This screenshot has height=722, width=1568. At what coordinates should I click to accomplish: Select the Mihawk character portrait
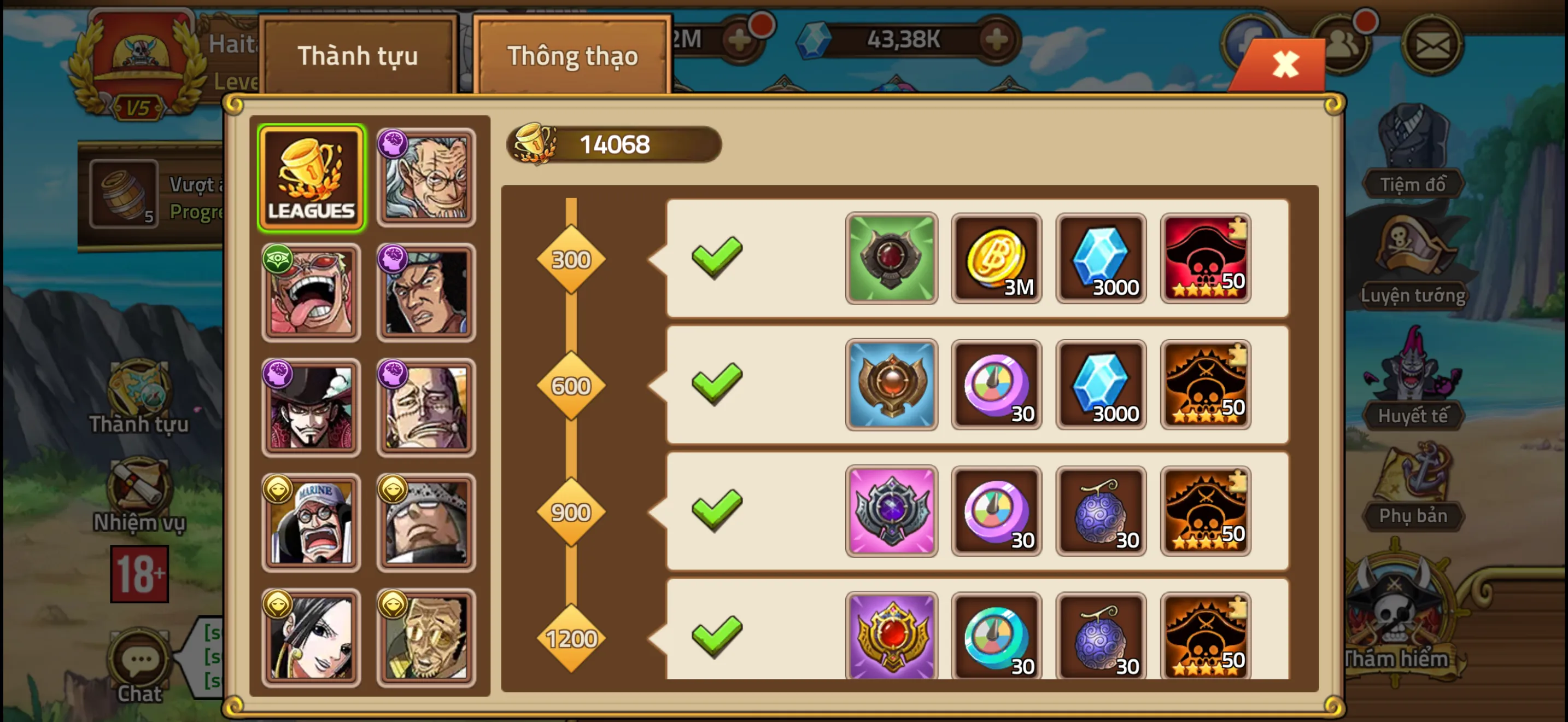pos(312,406)
